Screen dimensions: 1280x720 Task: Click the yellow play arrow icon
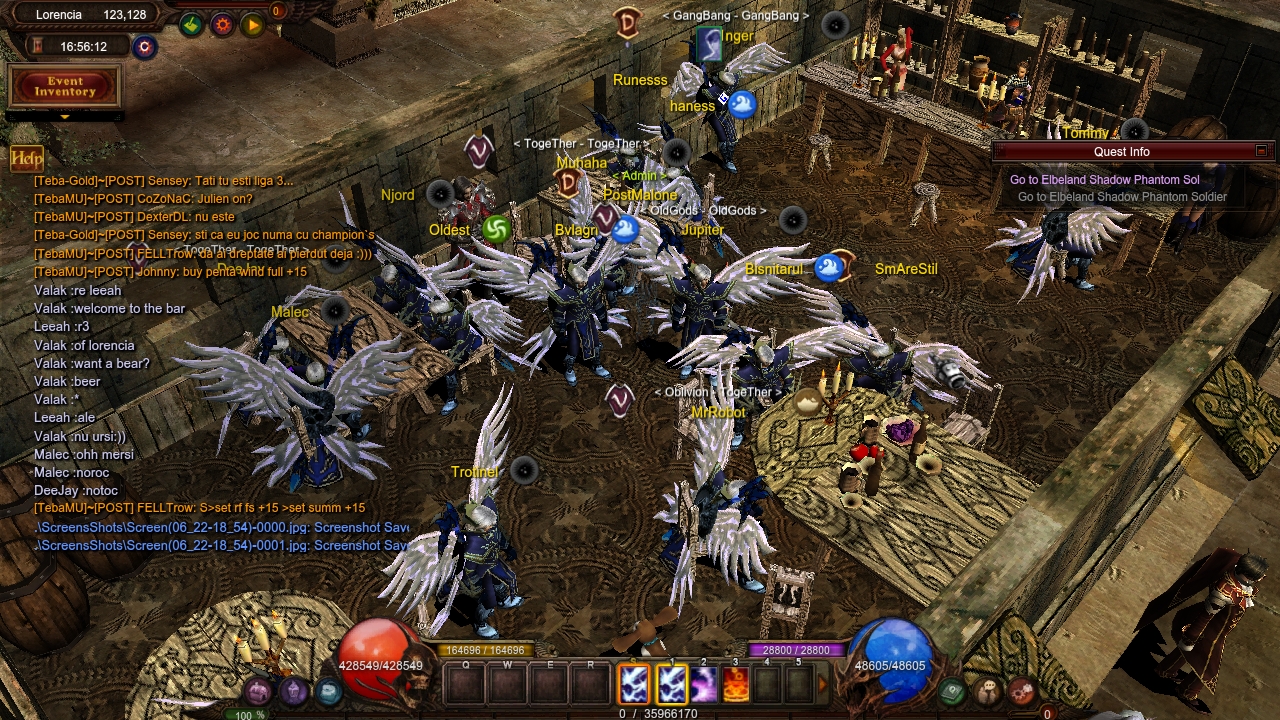point(252,25)
